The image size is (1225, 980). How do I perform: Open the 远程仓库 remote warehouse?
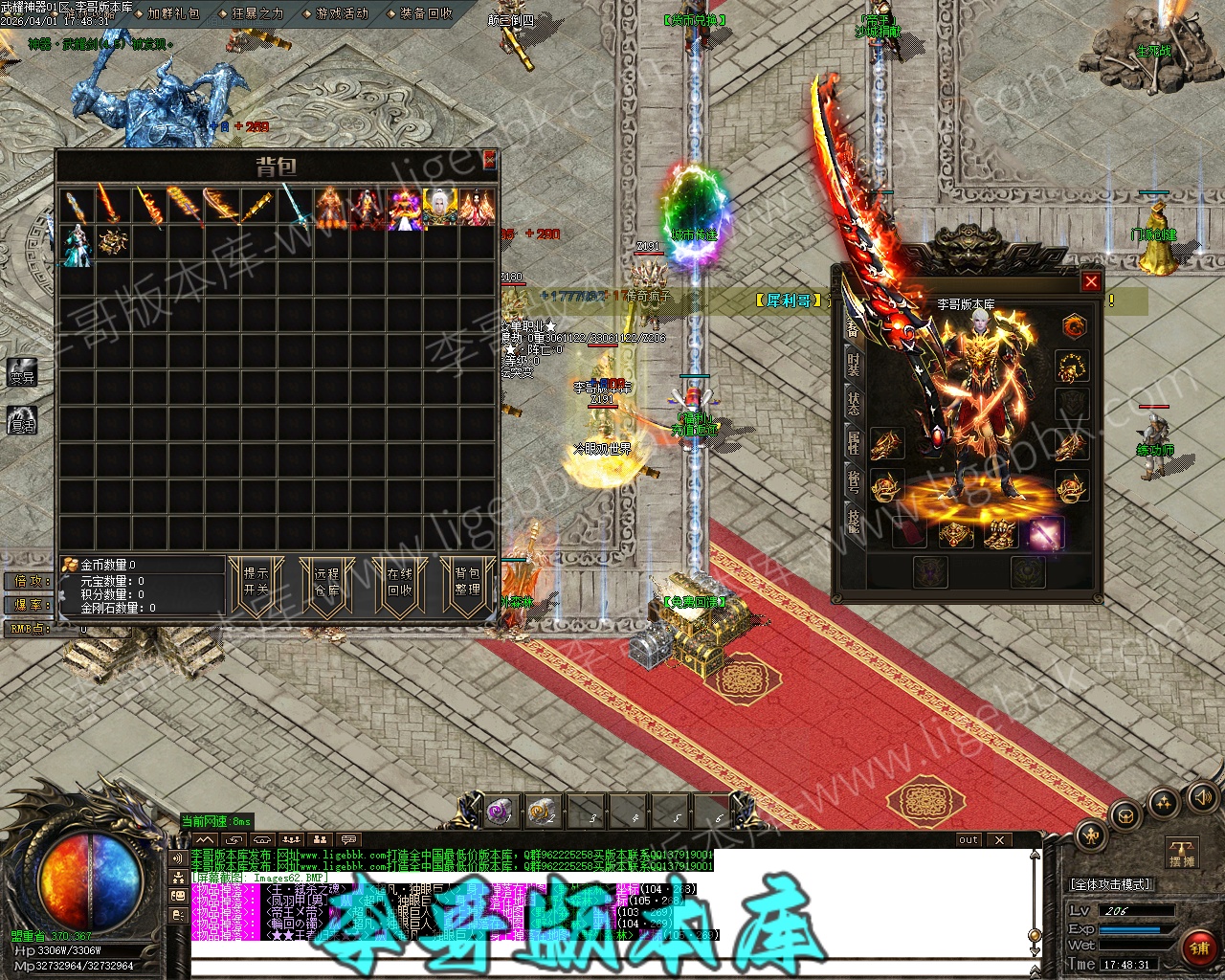(326, 581)
